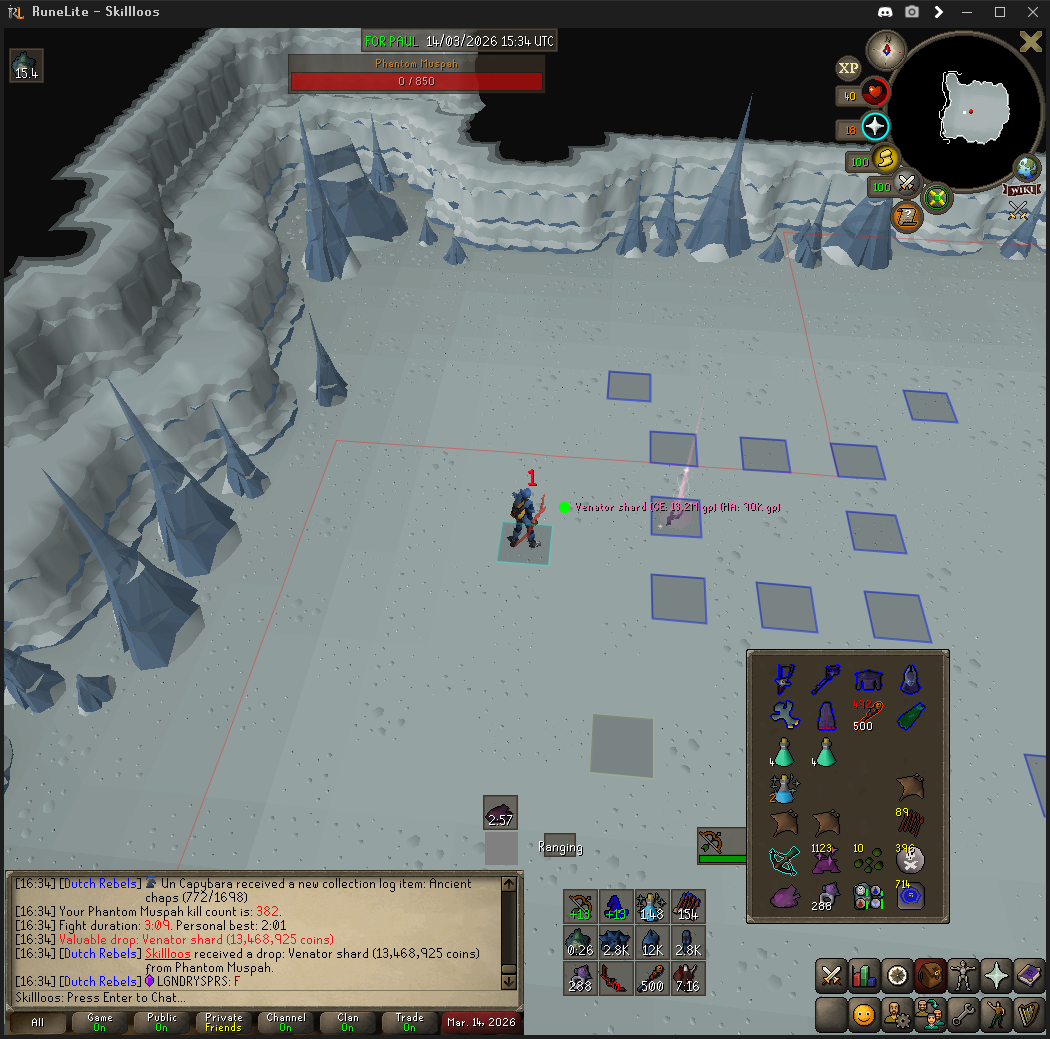The image size is (1050, 1039).
Task: Select the Game chat filter tab
Action: tap(100, 1022)
